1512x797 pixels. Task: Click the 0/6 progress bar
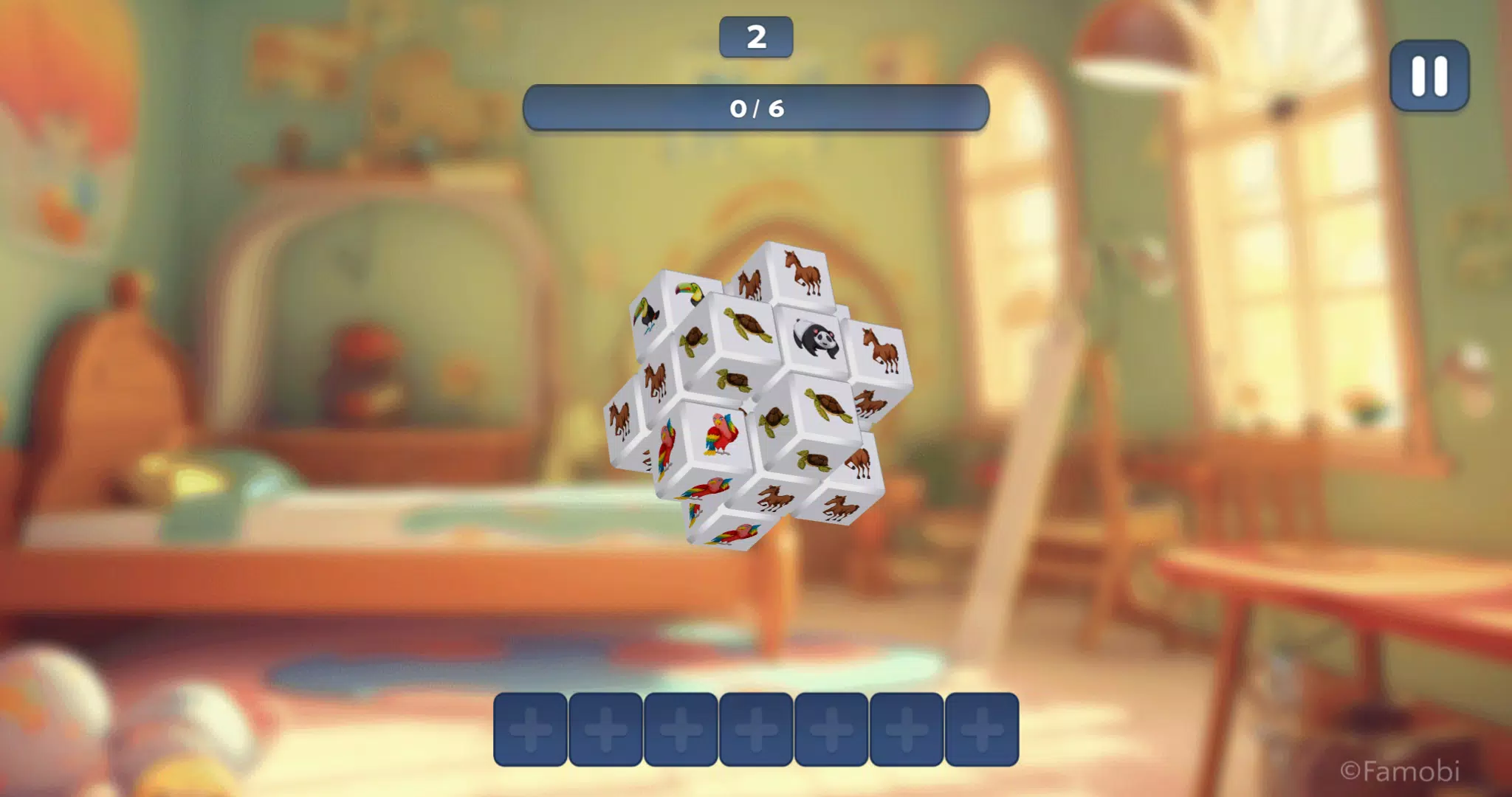[756, 108]
